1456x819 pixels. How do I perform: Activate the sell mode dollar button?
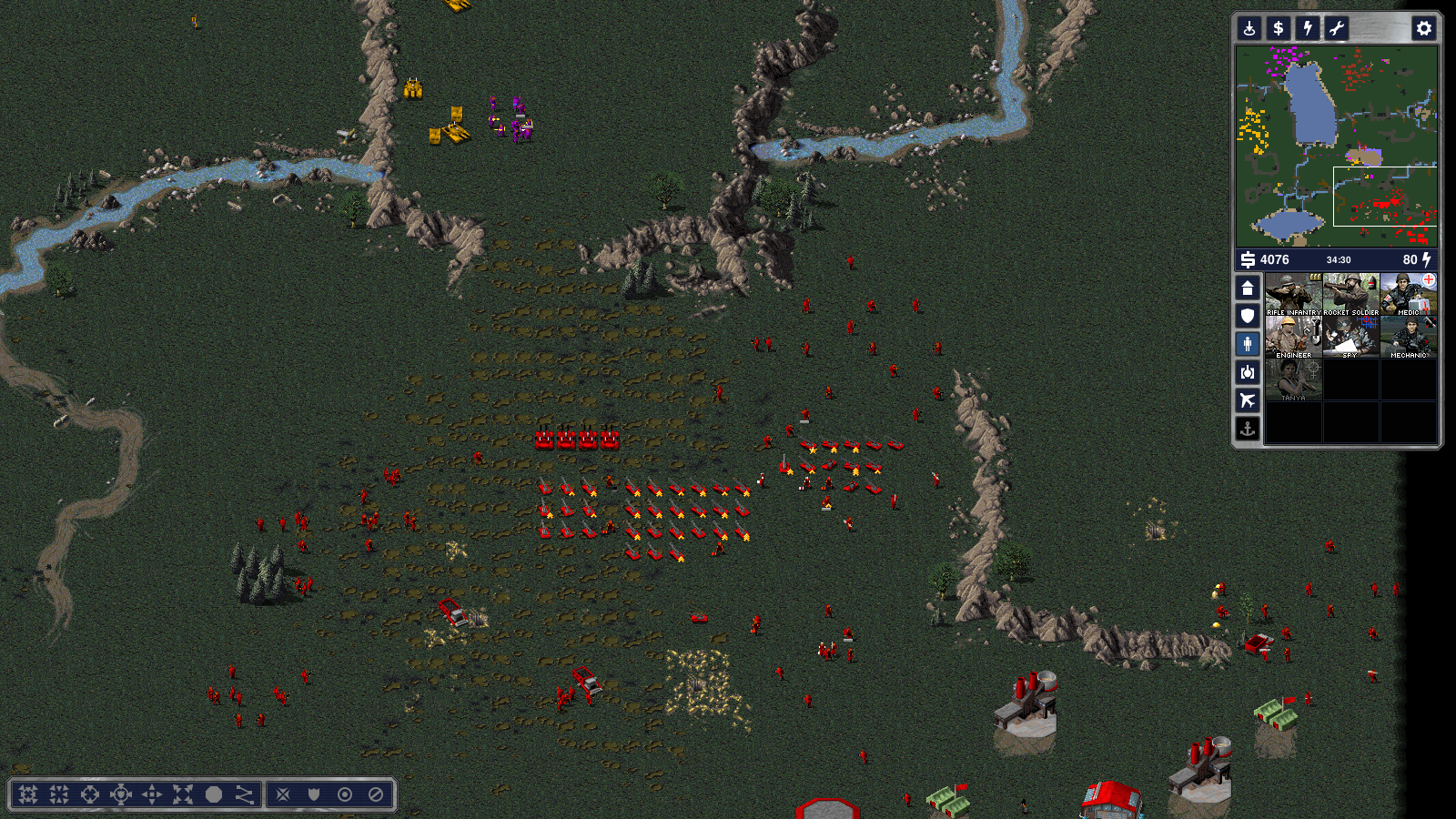click(1278, 28)
